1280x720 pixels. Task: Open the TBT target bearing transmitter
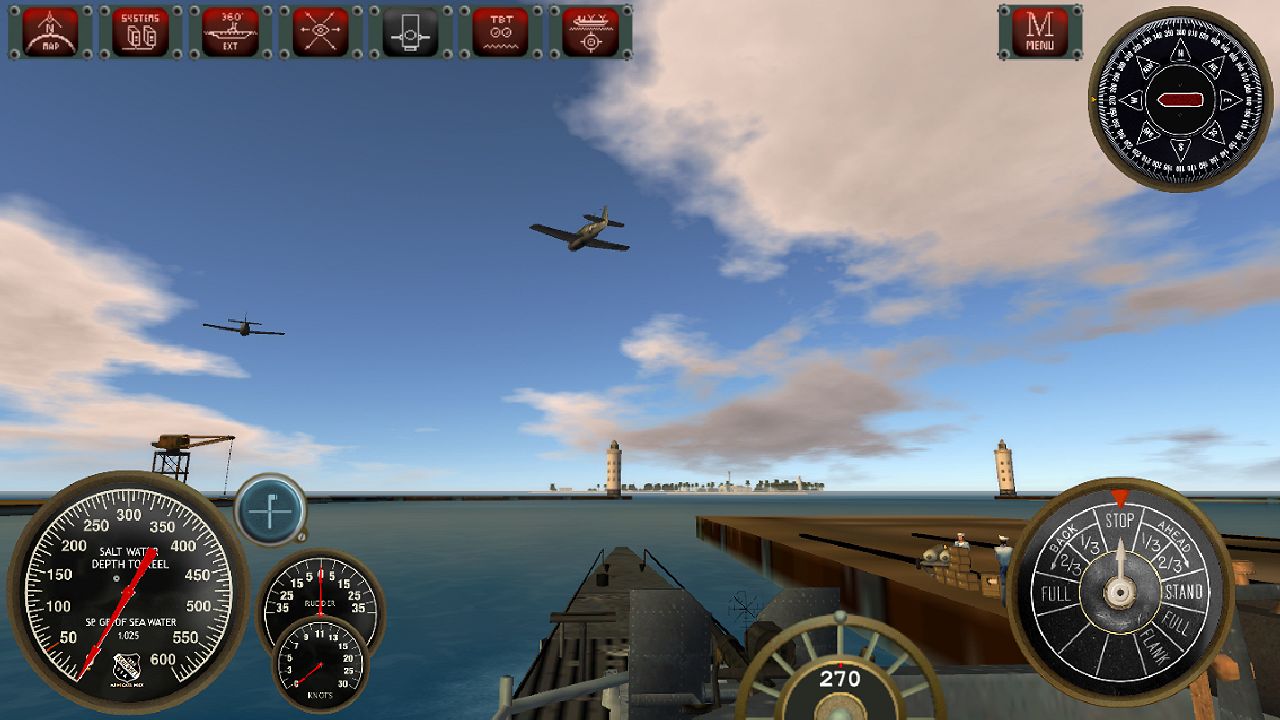click(x=500, y=28)
